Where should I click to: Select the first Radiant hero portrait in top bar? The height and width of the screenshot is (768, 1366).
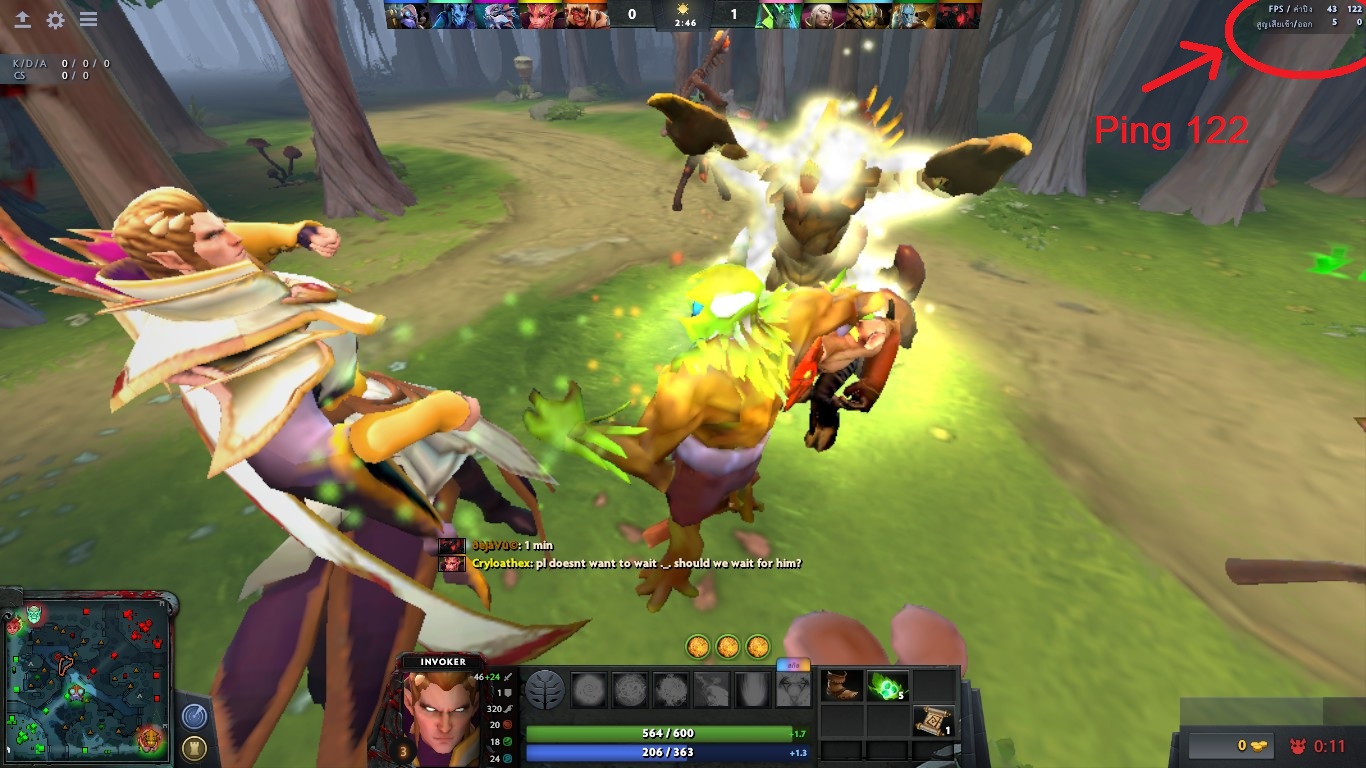[405, 14]
